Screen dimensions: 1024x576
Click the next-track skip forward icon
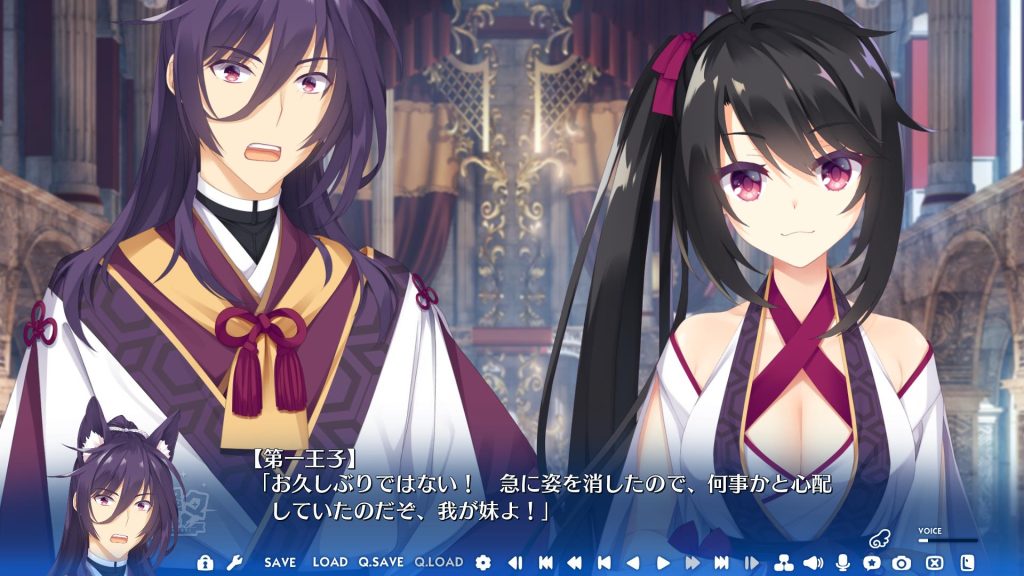721,563
